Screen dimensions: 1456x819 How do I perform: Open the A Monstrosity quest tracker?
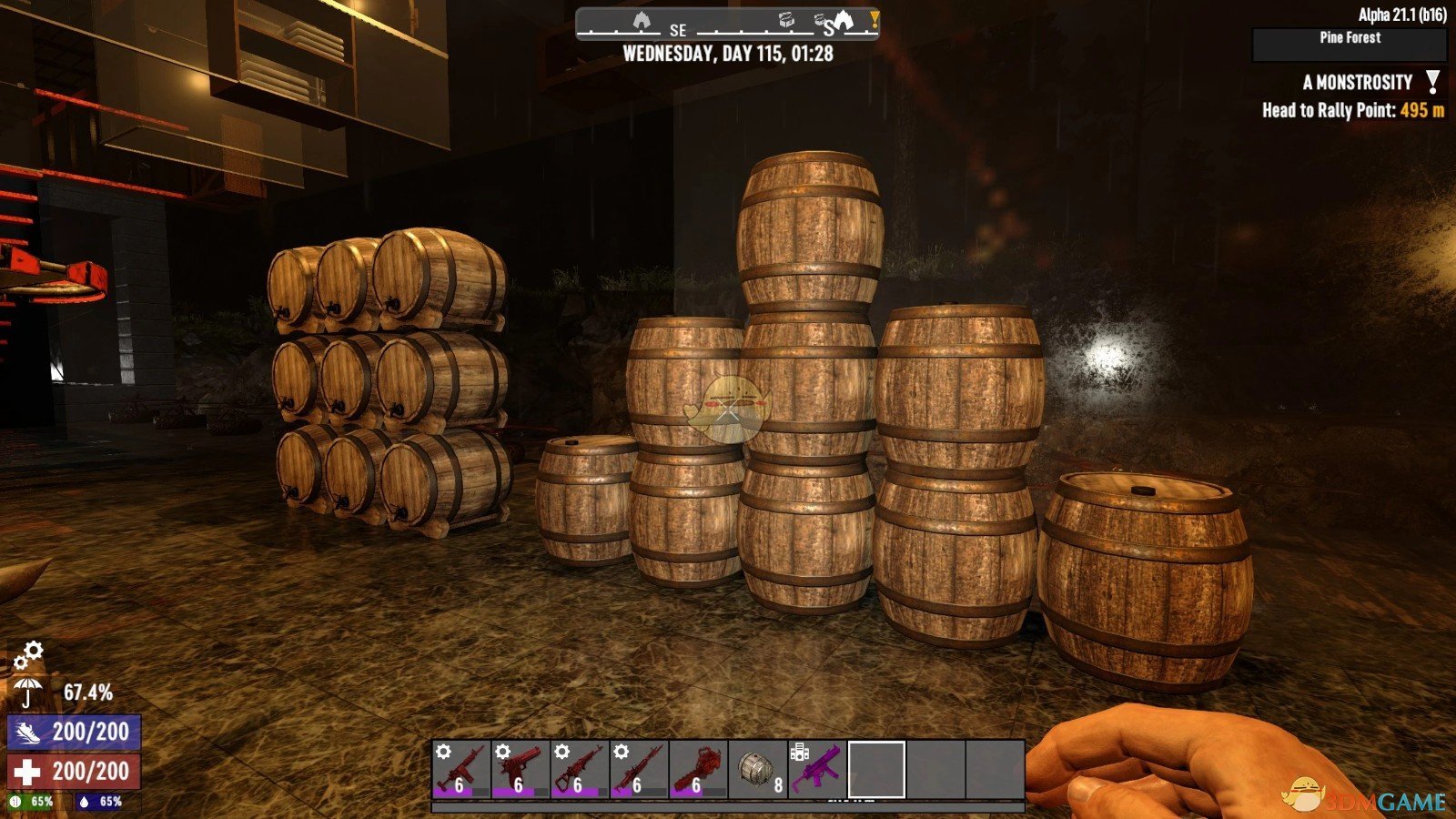pyautogui.click(x=1357, y=83)
